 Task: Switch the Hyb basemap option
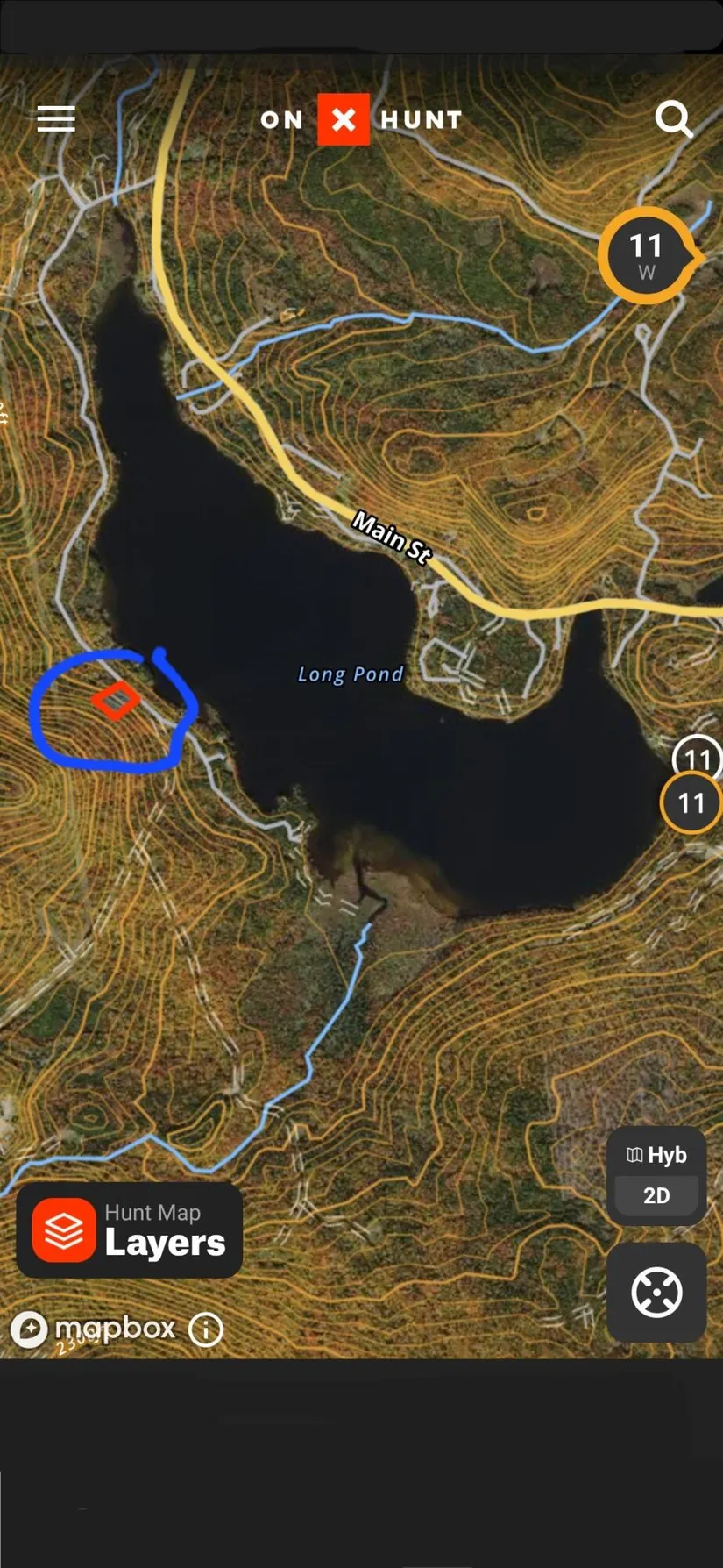(656, 1155)
